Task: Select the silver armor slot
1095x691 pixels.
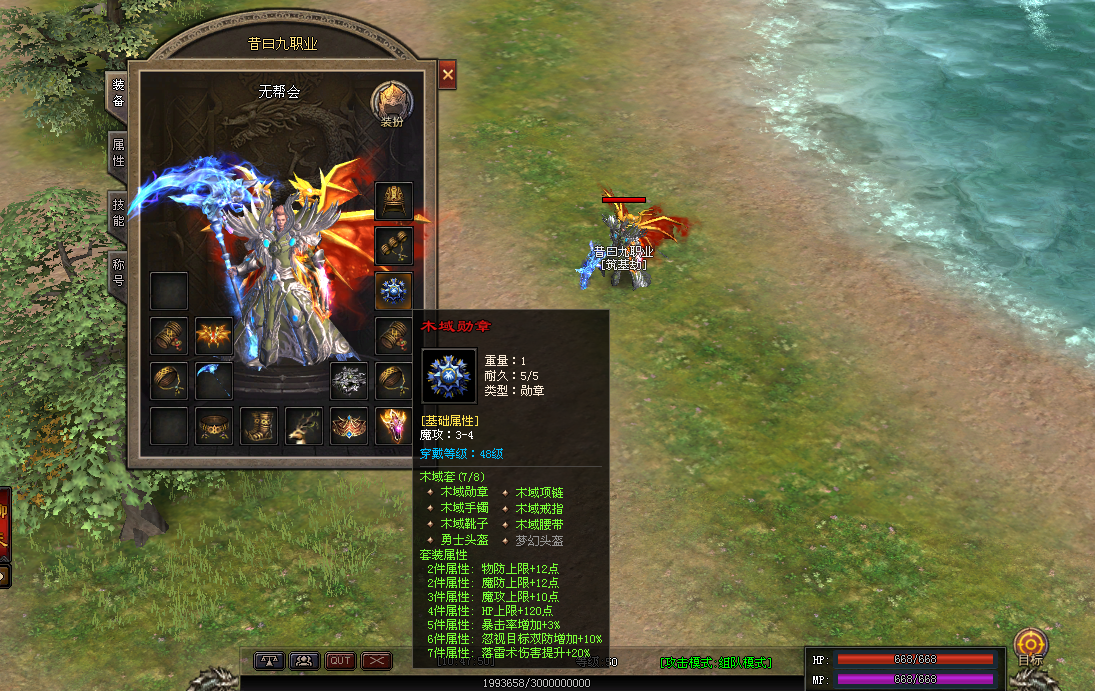Action: click(349, 381)
